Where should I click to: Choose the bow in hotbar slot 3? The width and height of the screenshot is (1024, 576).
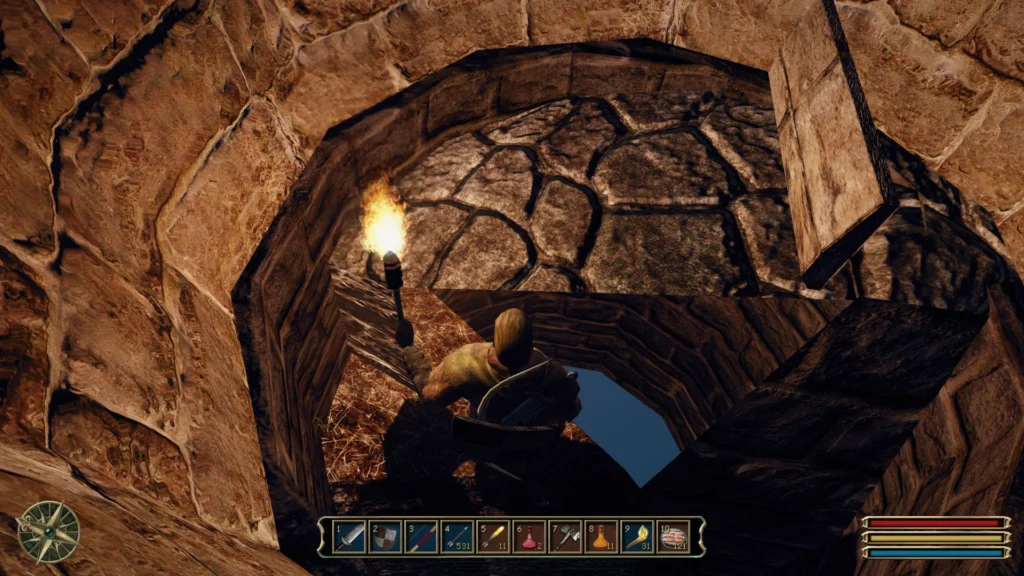point(421,536)
